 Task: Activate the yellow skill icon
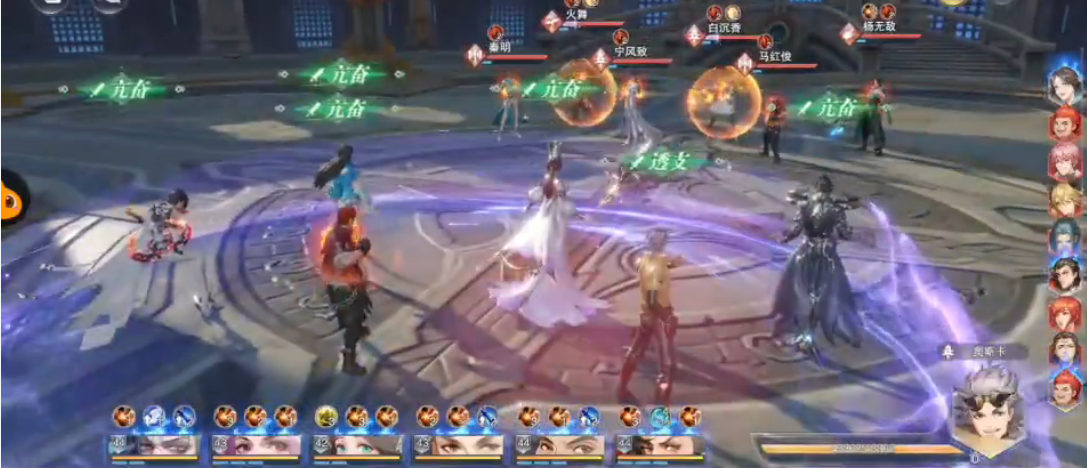(327, 416)
